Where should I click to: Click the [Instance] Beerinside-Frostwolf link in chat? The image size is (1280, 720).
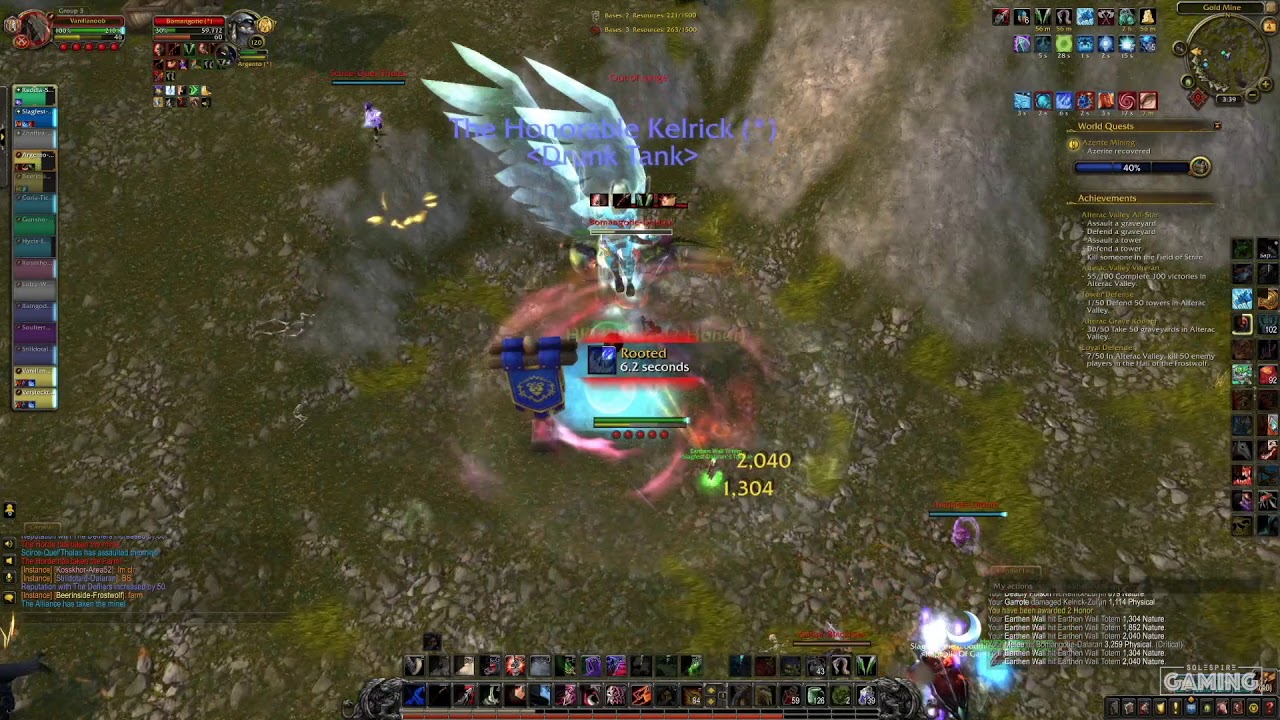pyautogui.click(x=88, y=595)
